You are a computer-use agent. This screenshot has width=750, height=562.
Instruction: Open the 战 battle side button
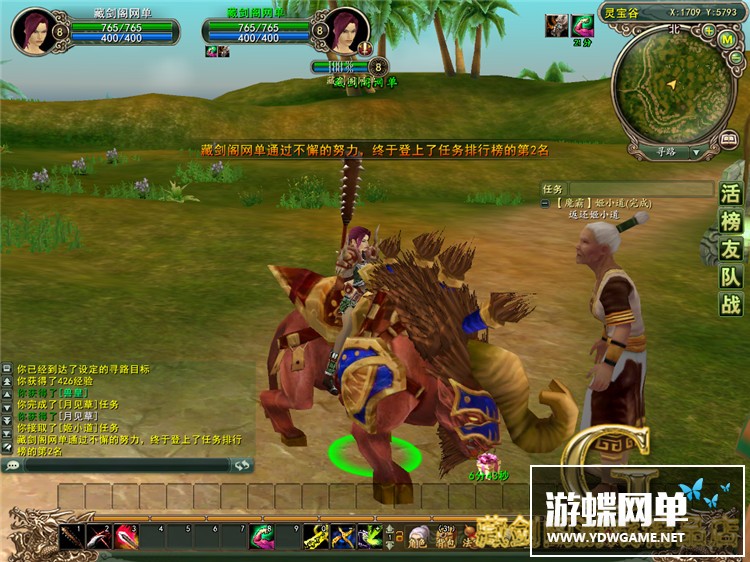coord(731,306)
